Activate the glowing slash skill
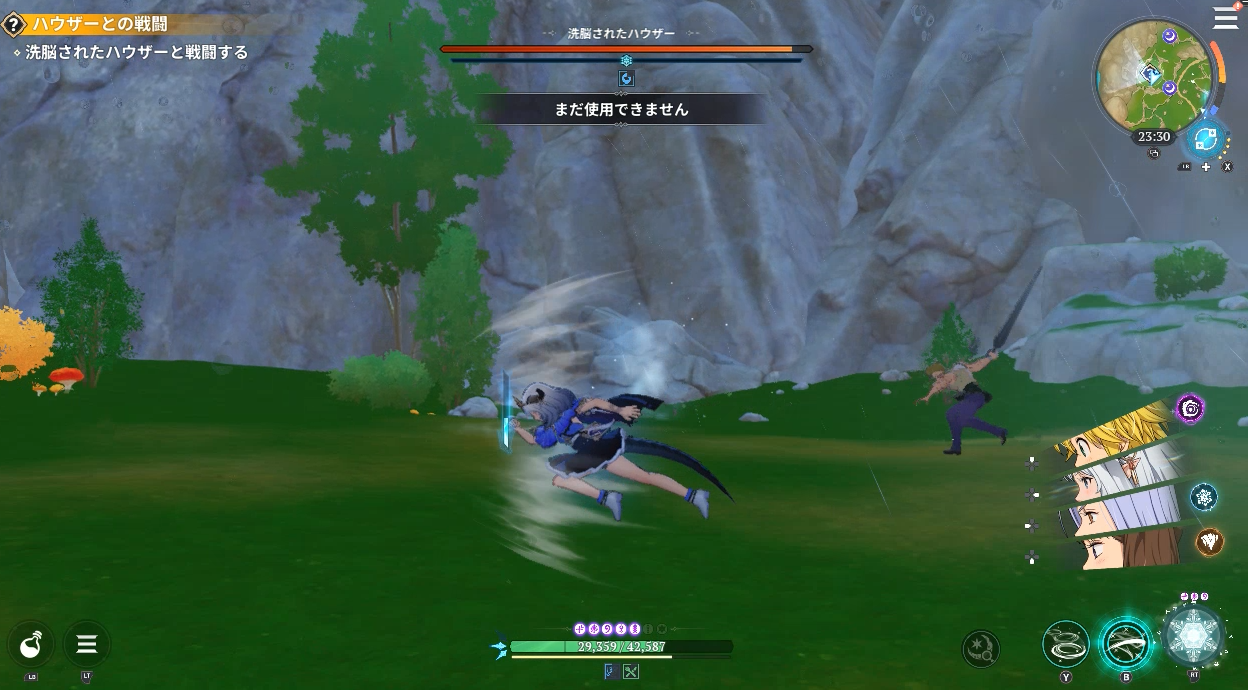The height and width of the screenshot is (690, 1248). 1126,644
